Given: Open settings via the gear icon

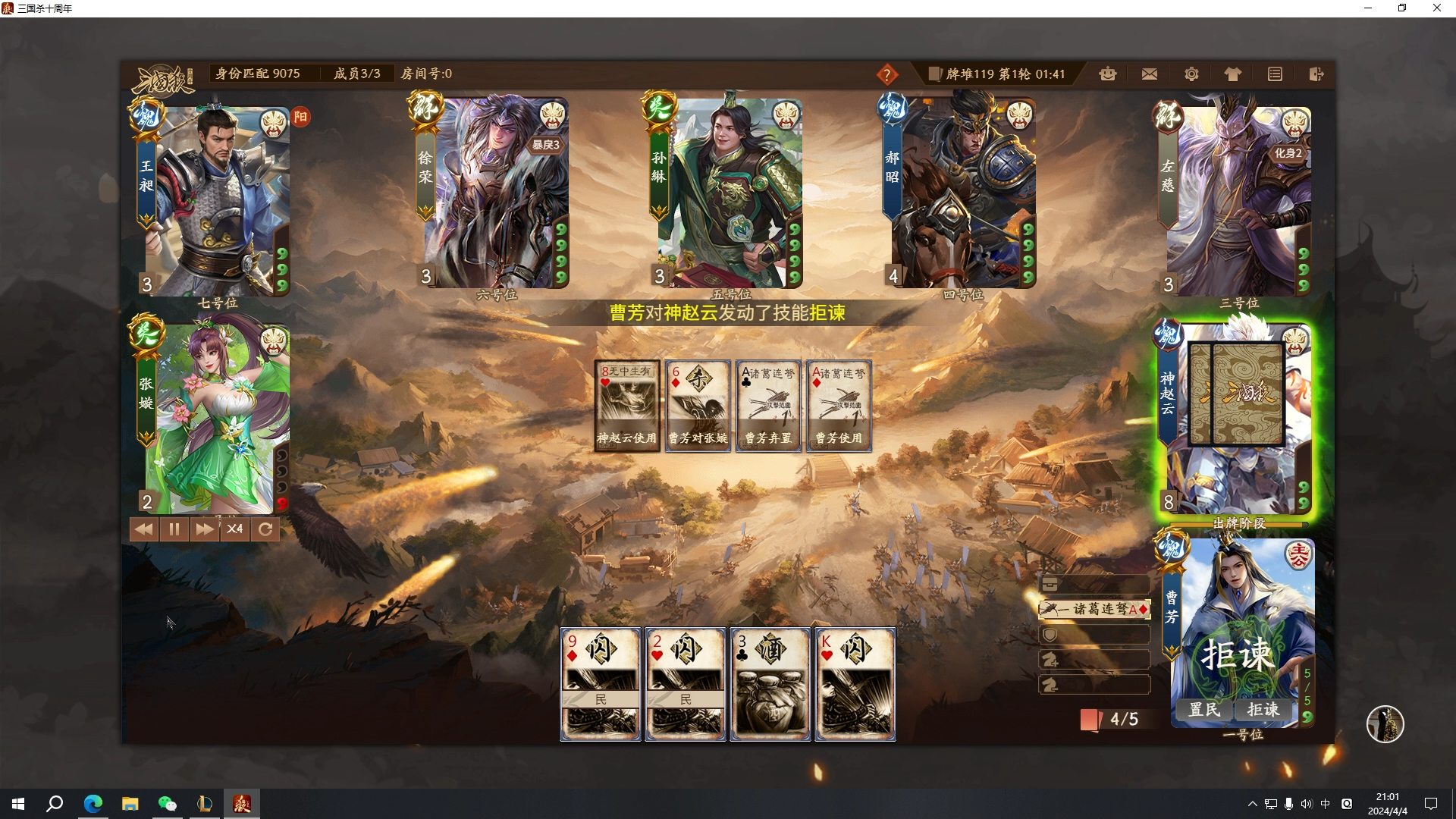Looking at the screenshot, I should click(x=1191, y=74).
